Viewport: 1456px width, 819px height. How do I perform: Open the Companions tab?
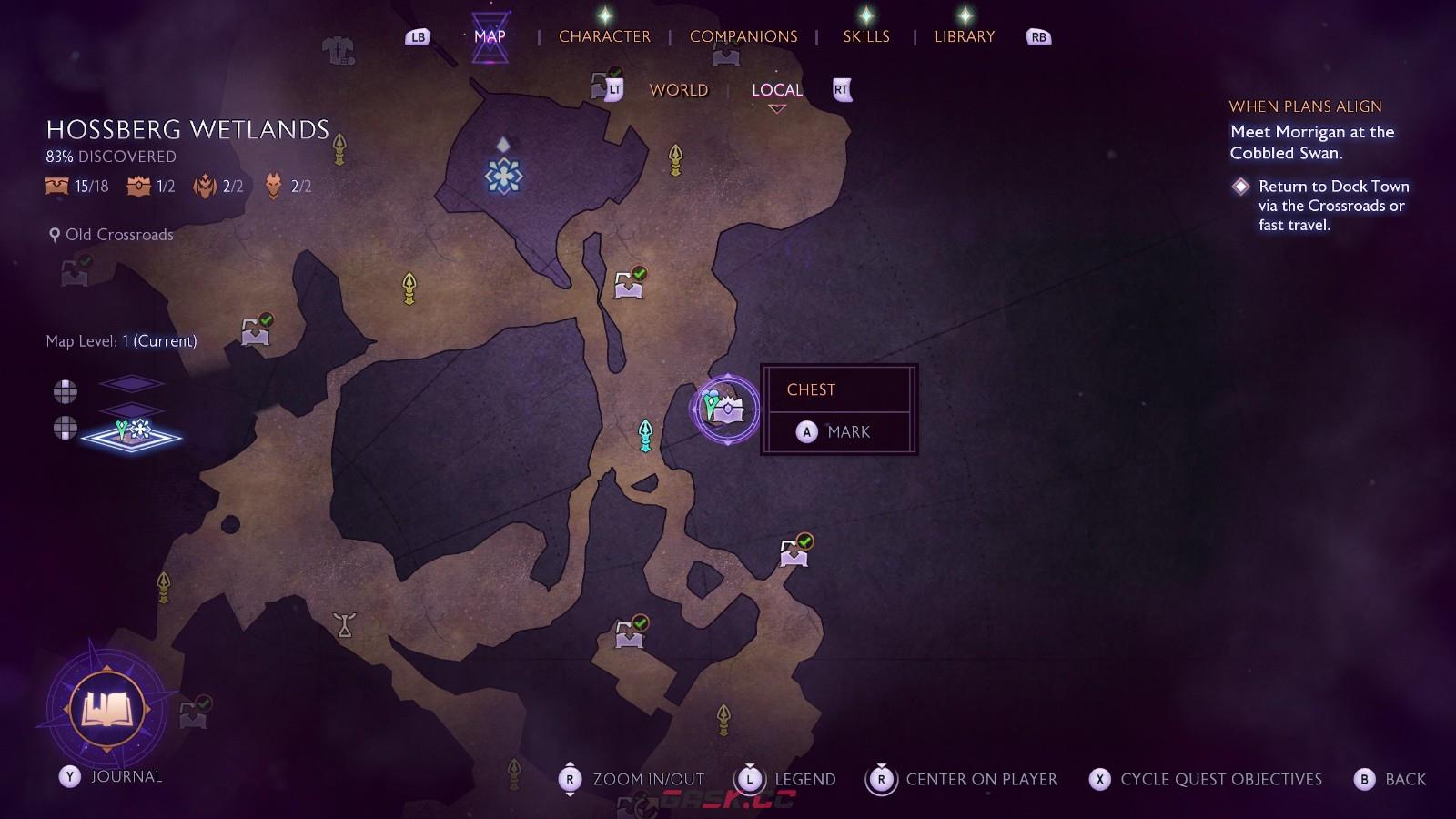[x=743, y=36]
